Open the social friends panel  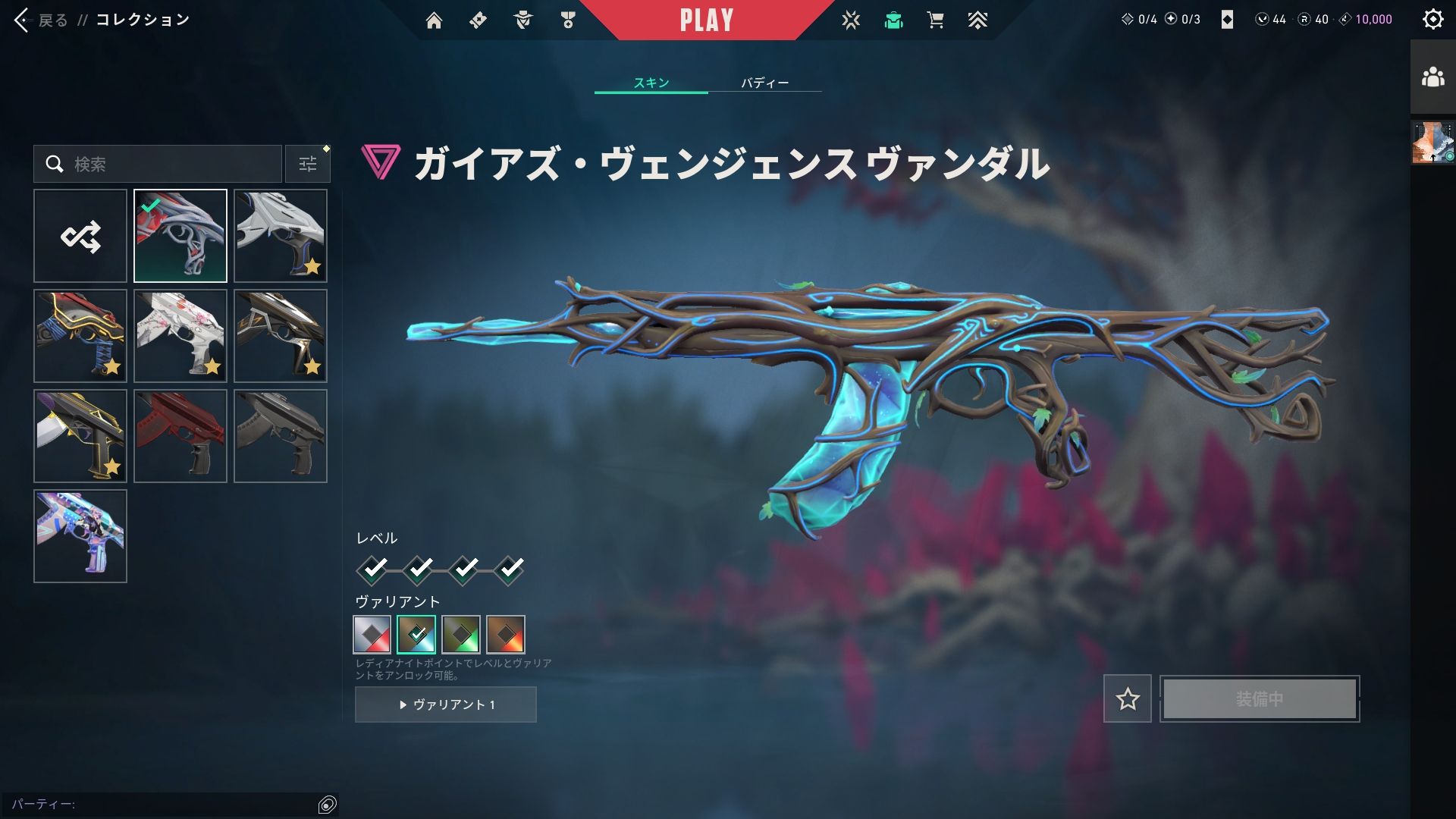[x=1432, y=77]
